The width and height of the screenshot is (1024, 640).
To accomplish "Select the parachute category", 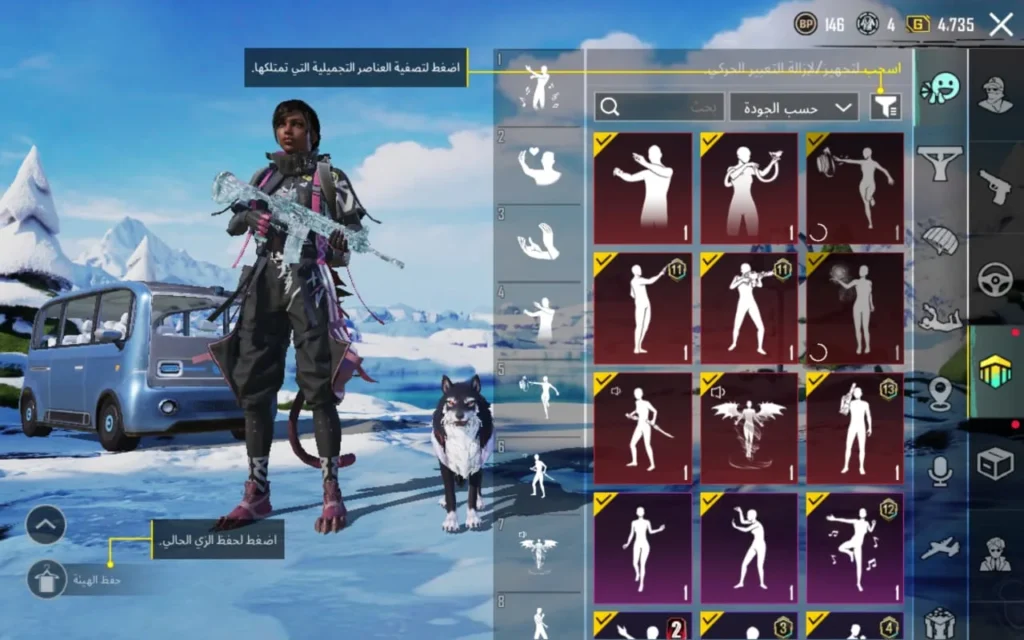I will pyautogui.click(x=940, y=240).
